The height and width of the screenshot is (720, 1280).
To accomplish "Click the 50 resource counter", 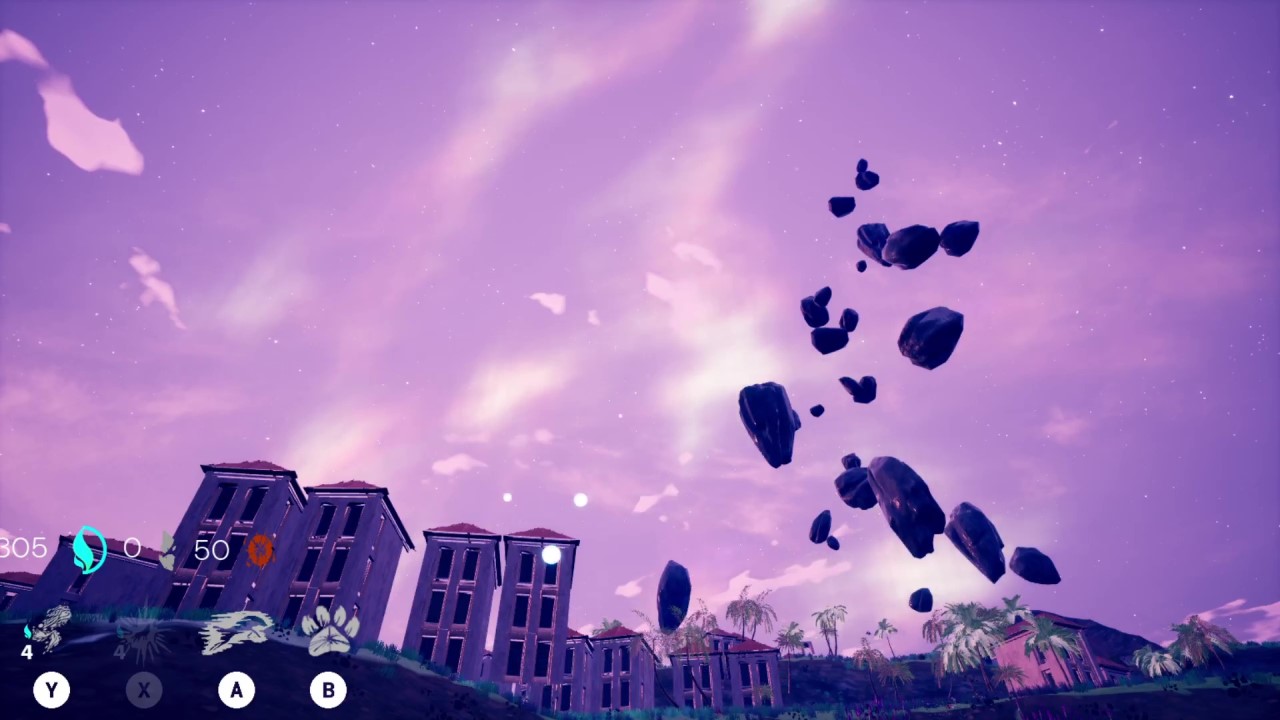I will click(x=210, y=549).
